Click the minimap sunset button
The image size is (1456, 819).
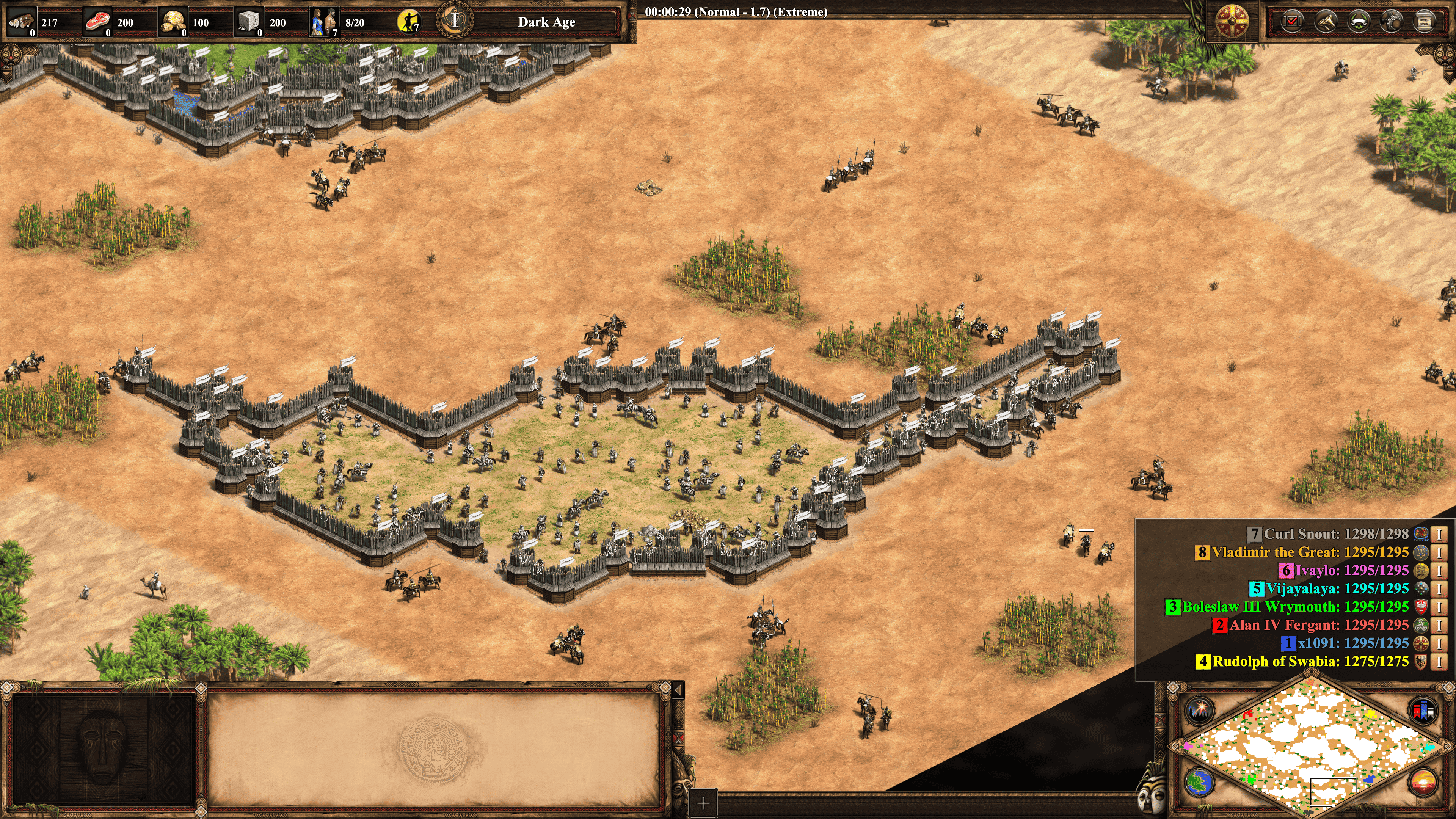[x=1423, y=783]
